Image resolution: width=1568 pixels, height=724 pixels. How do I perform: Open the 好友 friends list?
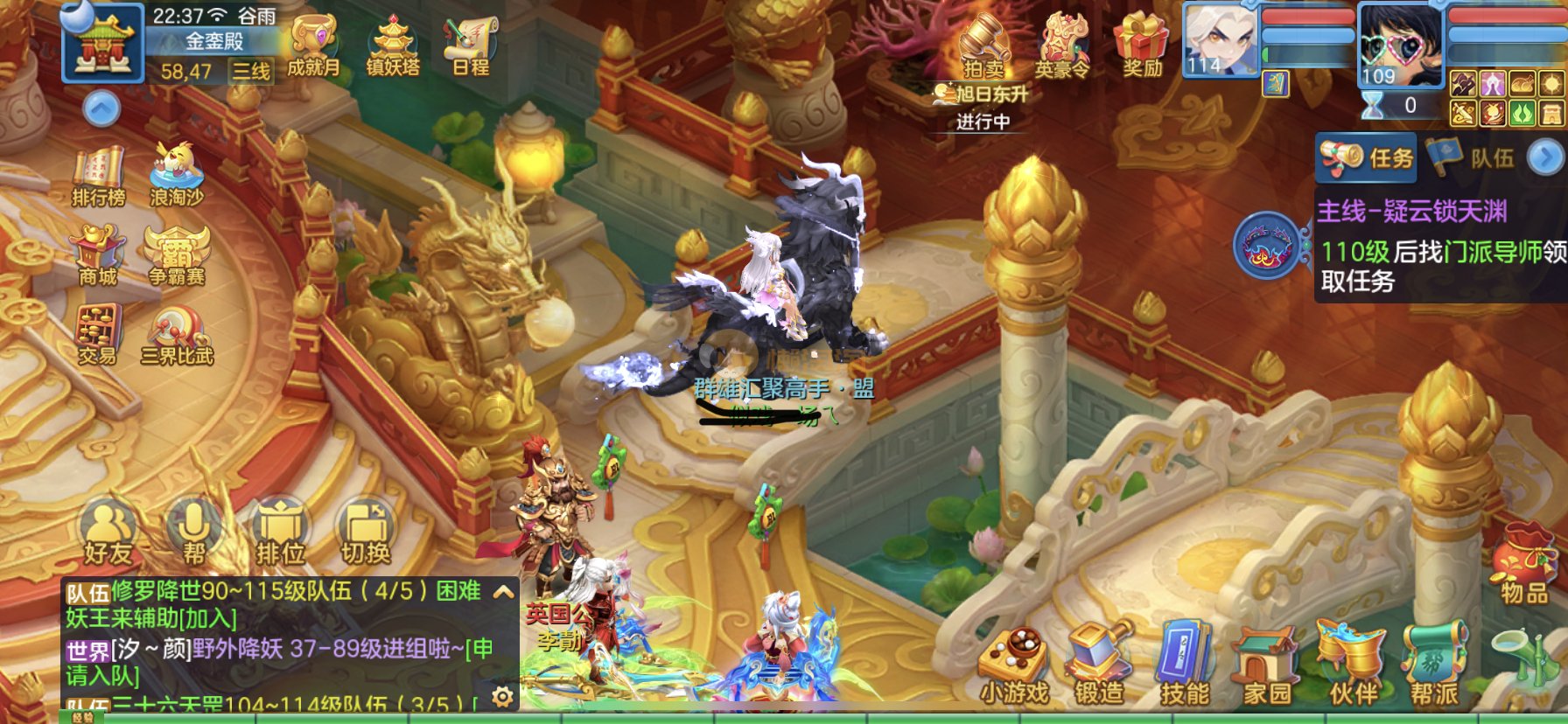coord(108,532)
